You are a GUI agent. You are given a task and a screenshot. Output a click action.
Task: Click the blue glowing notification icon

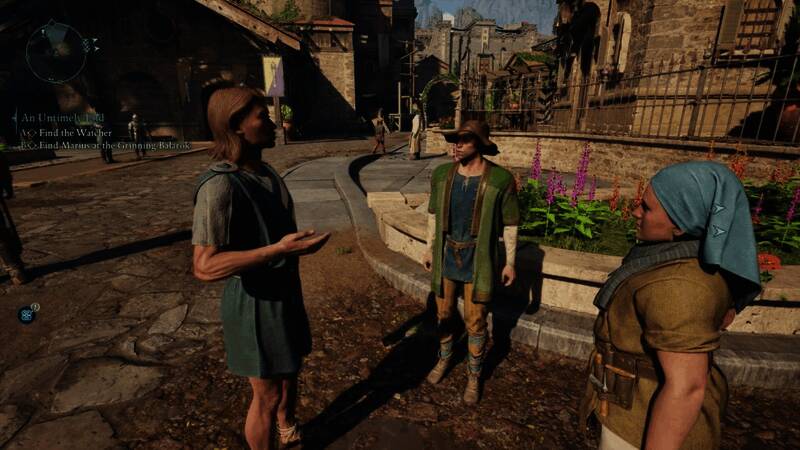[x=26, y=314]
